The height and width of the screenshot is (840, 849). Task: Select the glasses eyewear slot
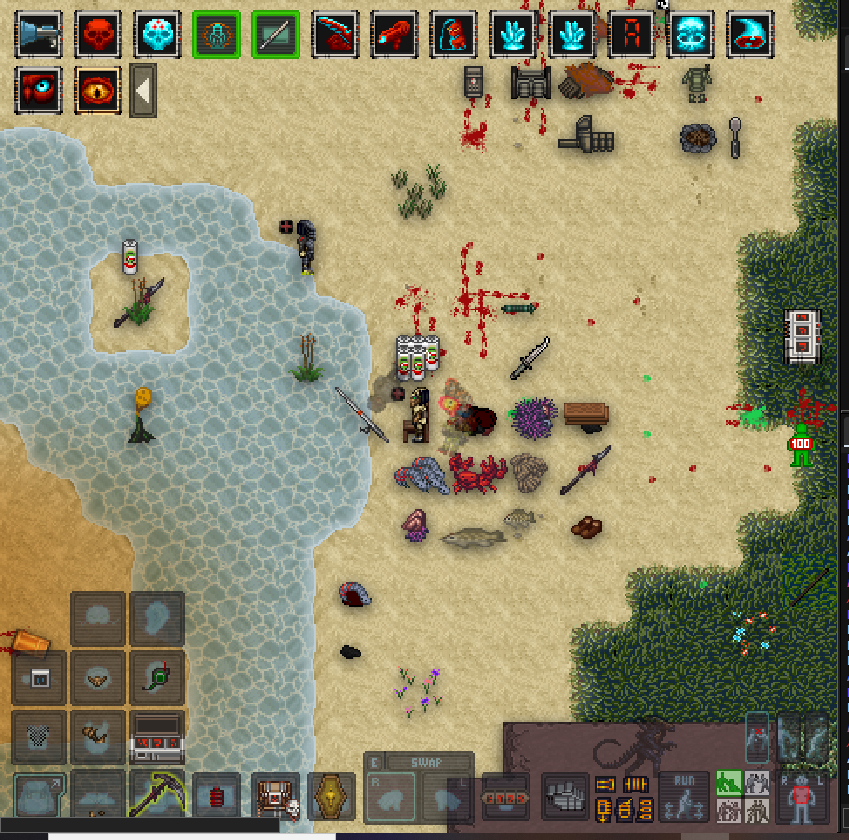(98, 677)
